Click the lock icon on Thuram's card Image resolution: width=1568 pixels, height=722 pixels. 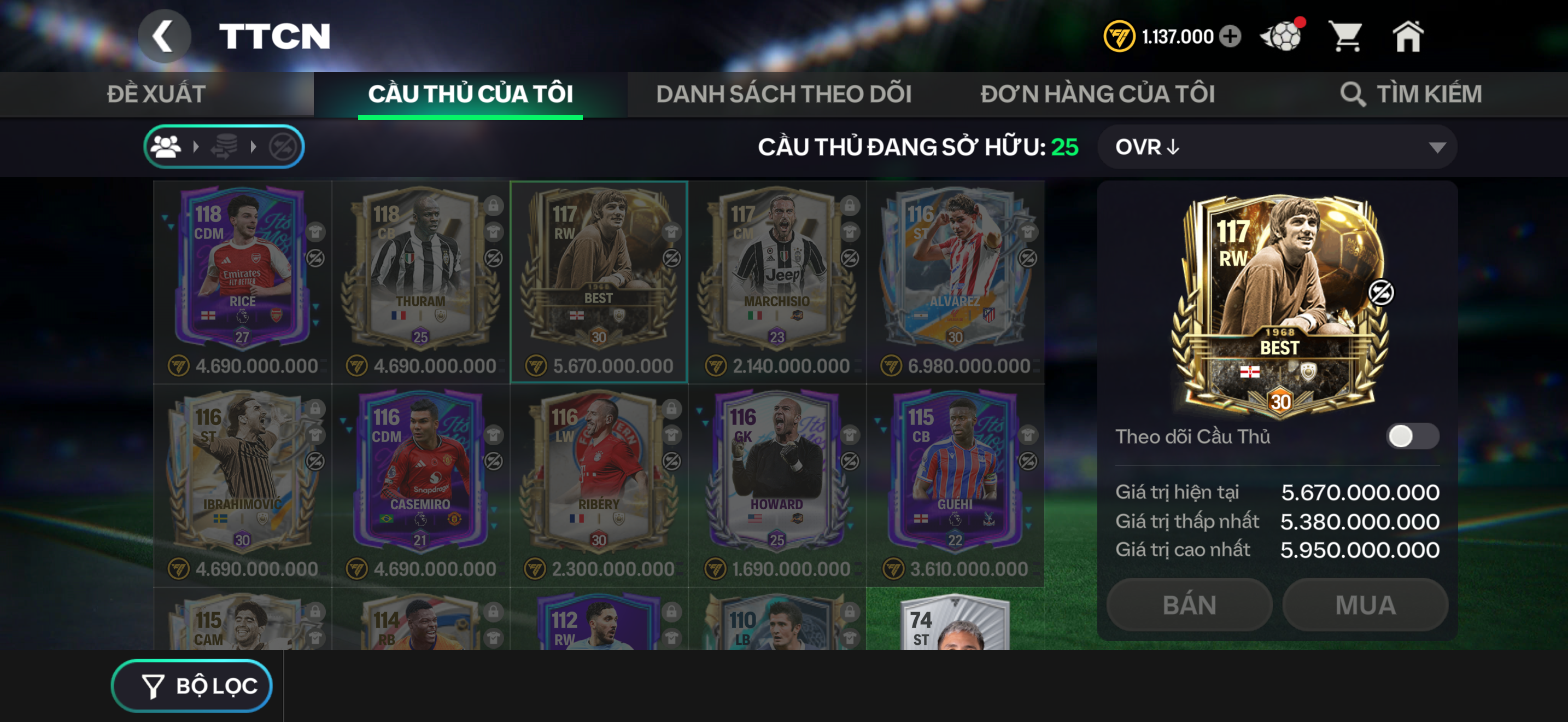pyautogui.click(x=494, y=206)
